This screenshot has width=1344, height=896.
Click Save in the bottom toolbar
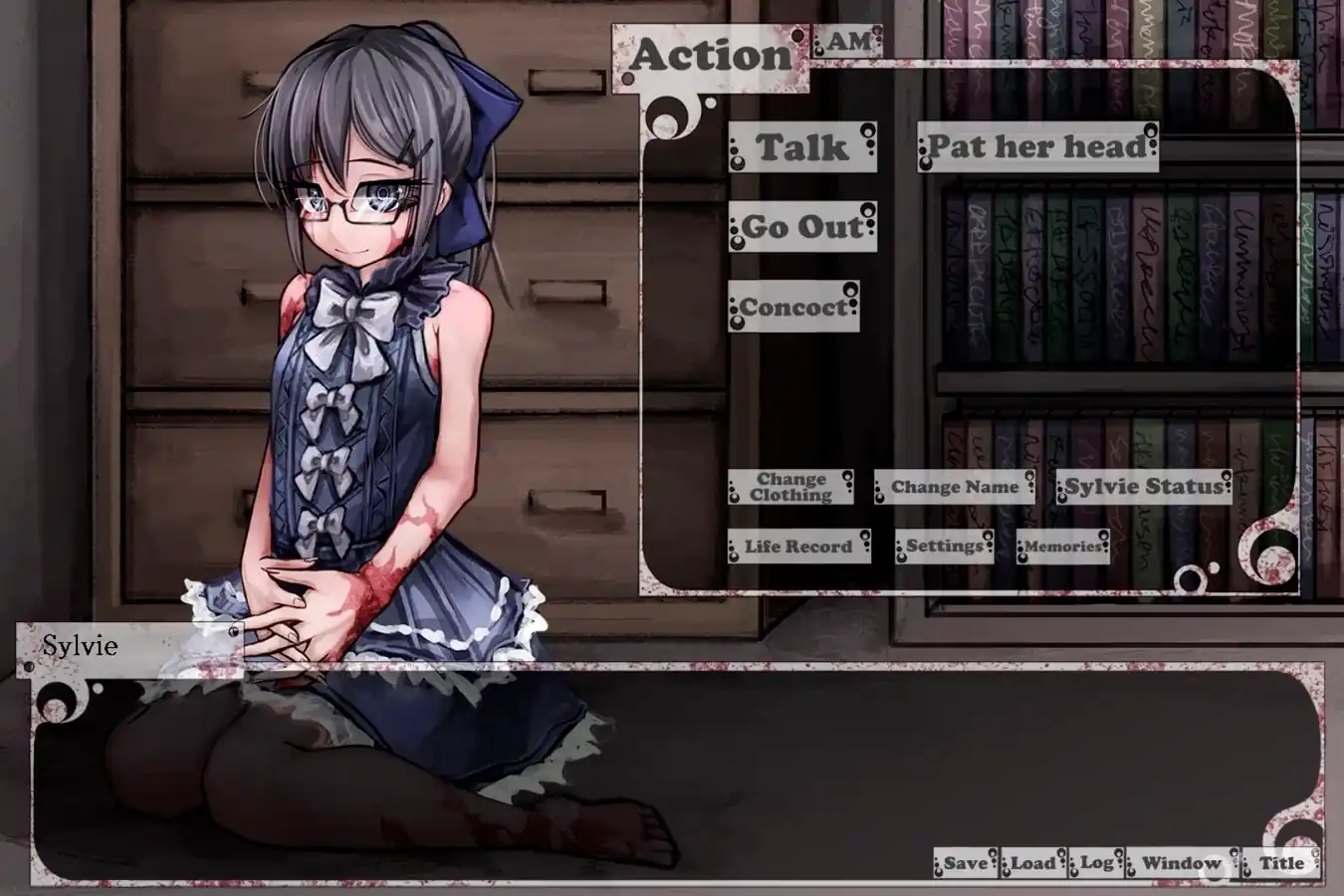[964, 864]
